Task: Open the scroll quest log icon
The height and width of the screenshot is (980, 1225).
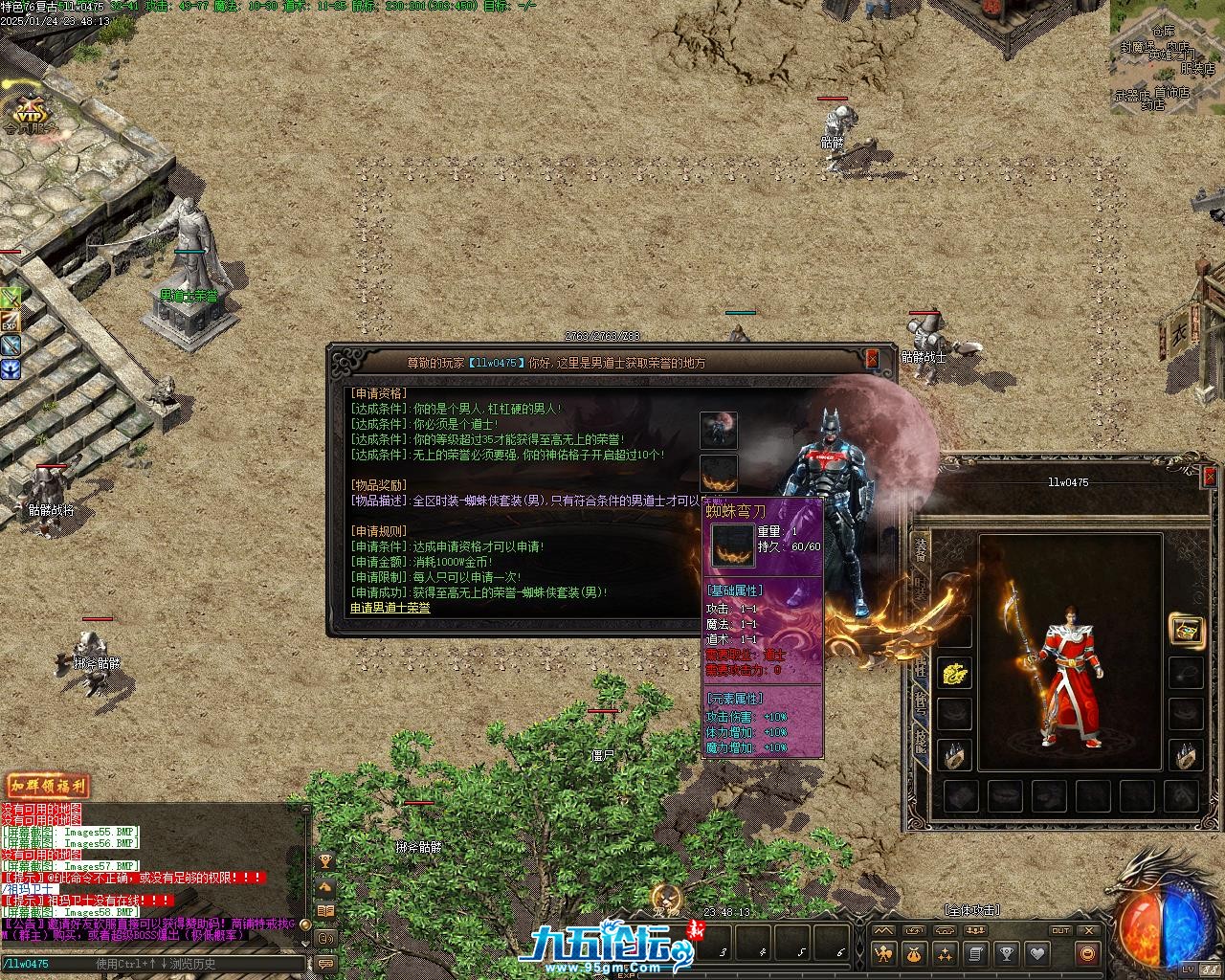Action: click(975, 953)
